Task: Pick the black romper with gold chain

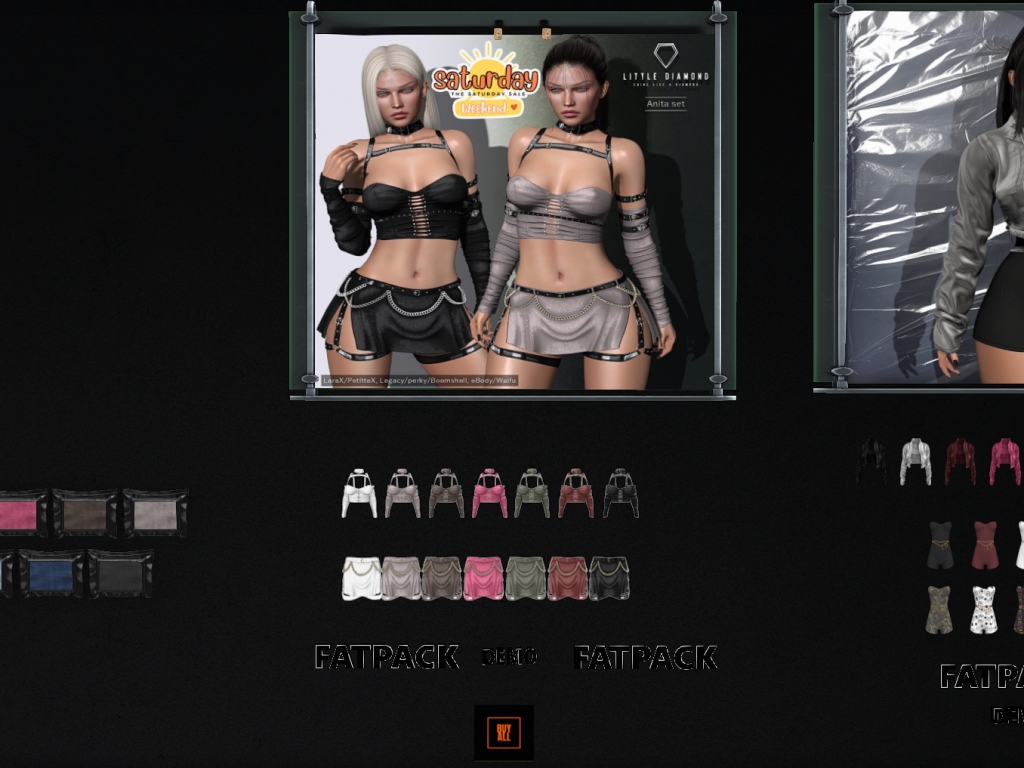Action: click(x=939, y=545)
